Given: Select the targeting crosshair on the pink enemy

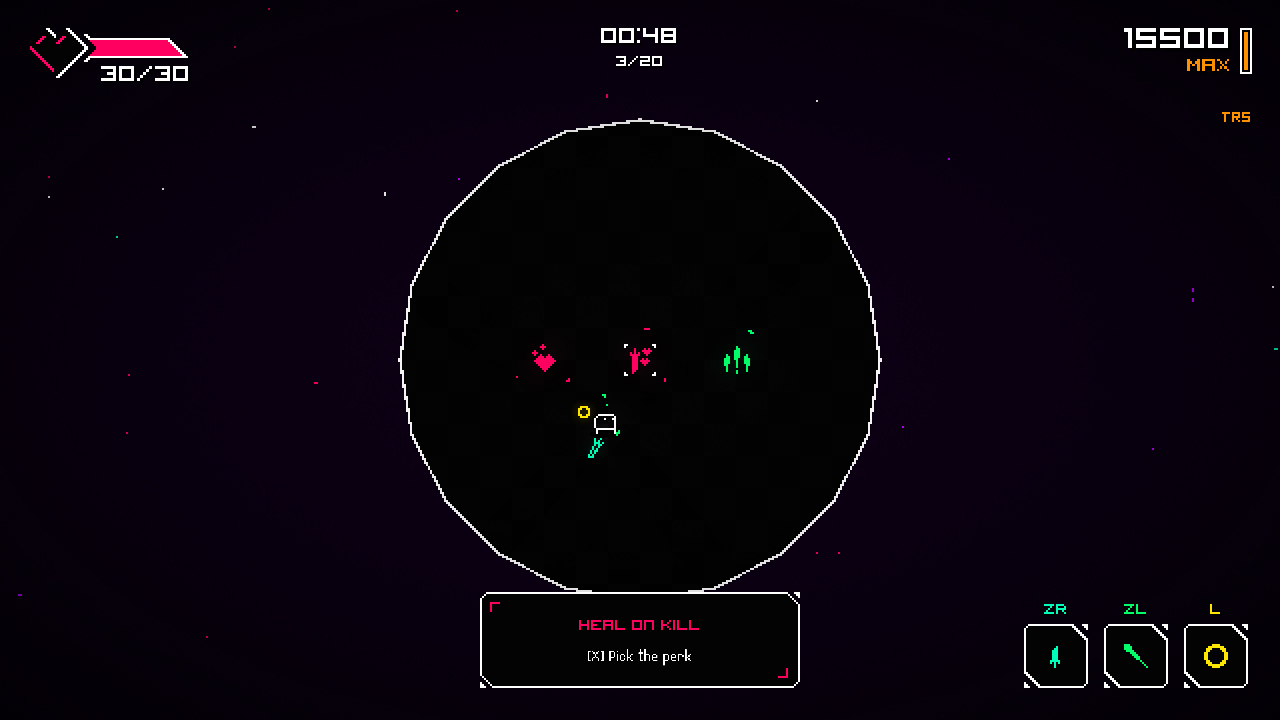Looking at the screenshot, I should pyautogui.click(x=640, y=360).
